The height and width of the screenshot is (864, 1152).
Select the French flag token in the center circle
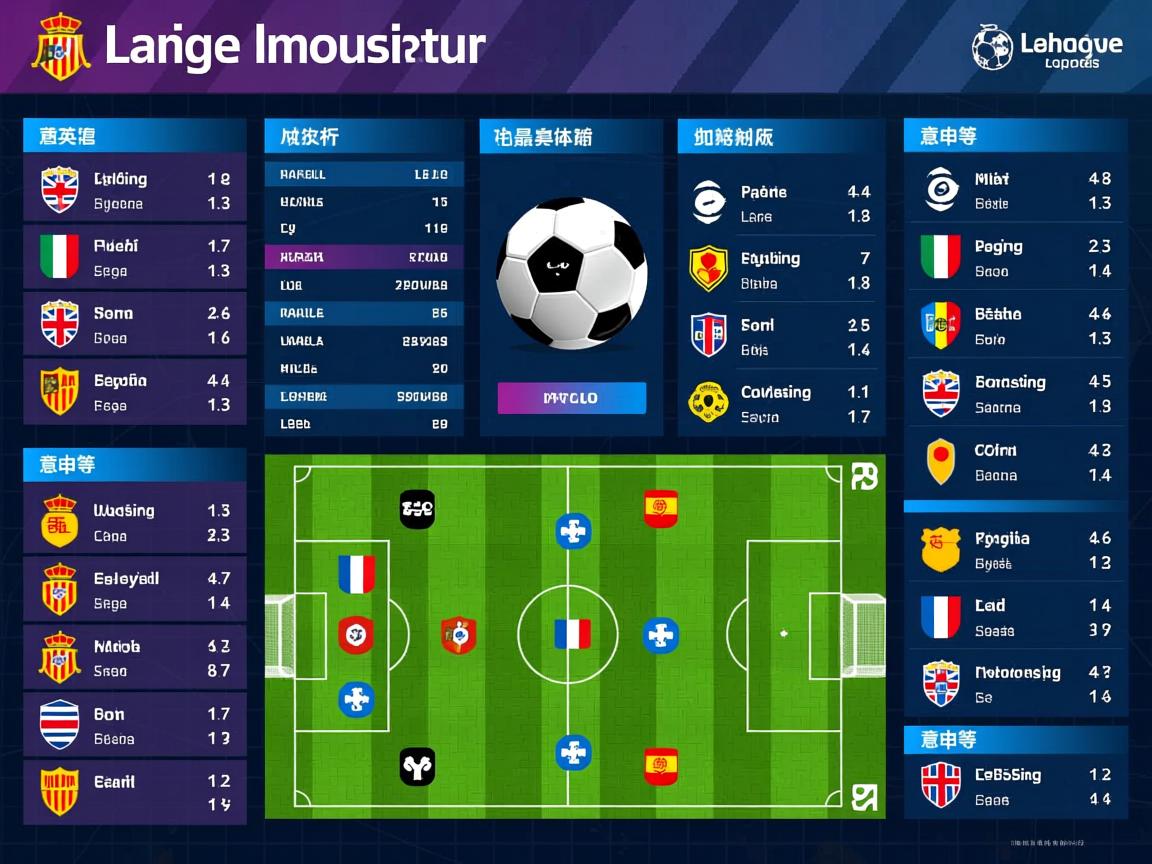point(572,634)
